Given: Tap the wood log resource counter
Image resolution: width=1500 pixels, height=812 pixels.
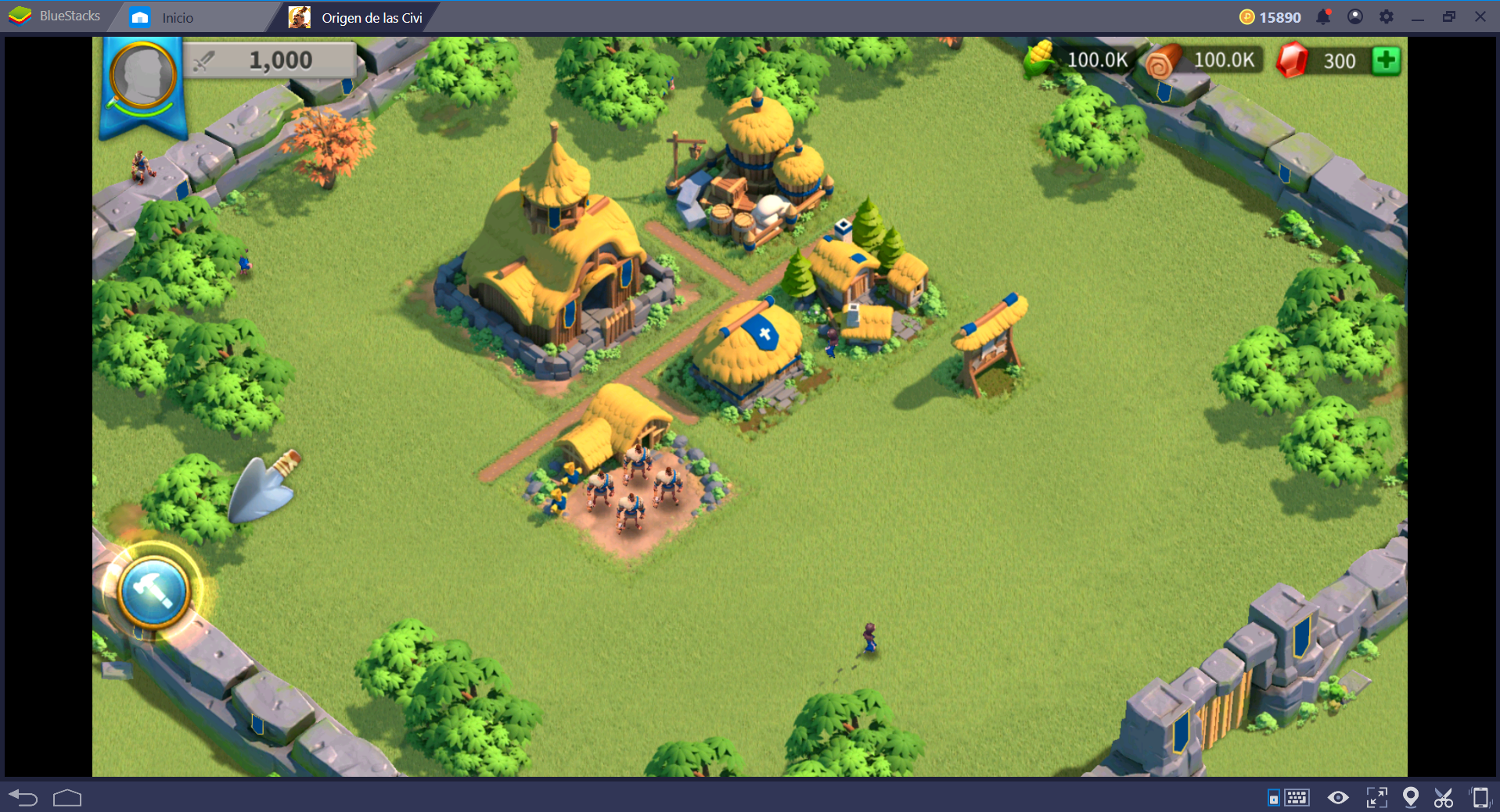Looking at the screenshot, I should [x=1205, y=60].
